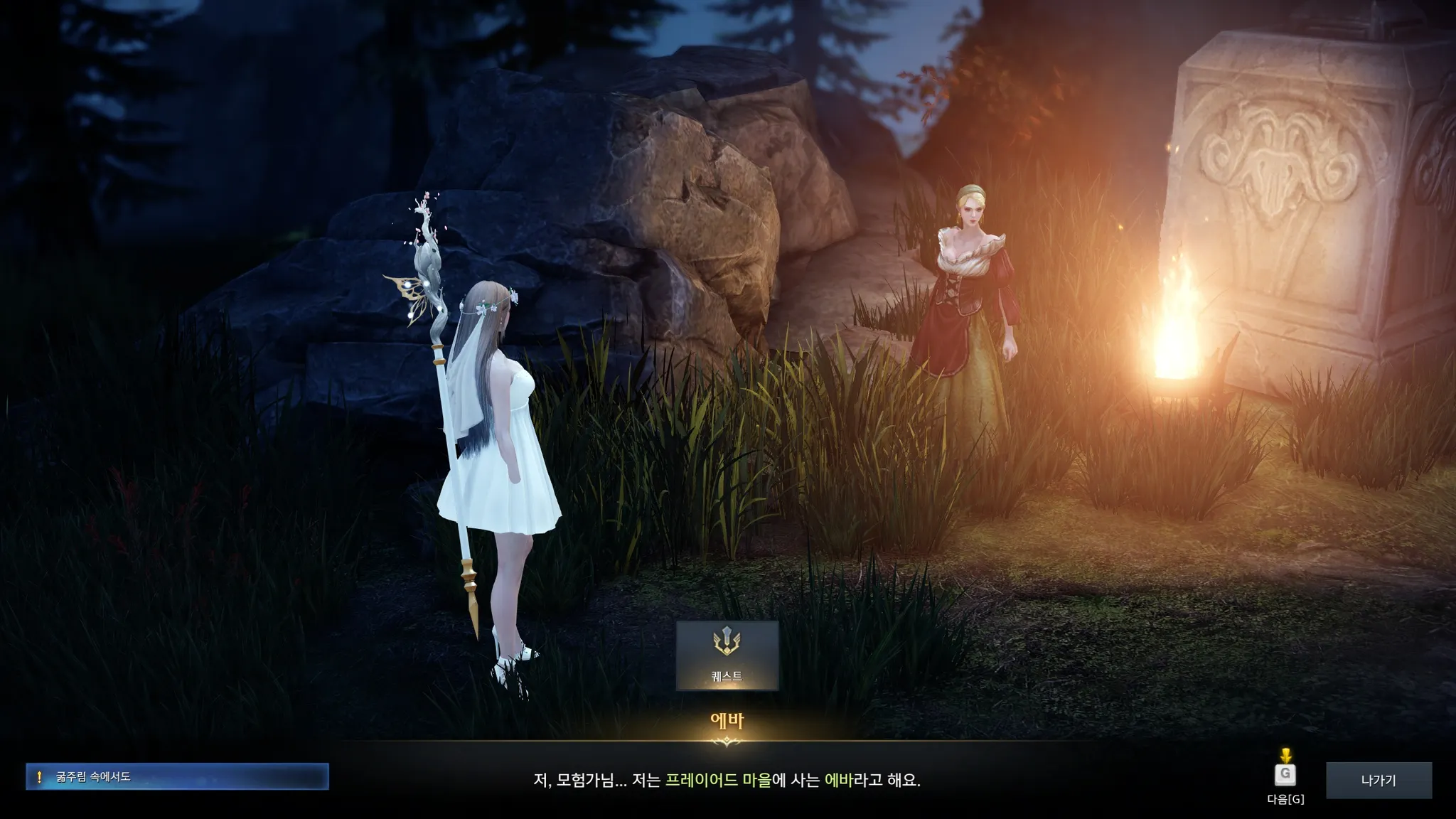Select the 굶주림 속에서도 quest entry
1456x819 pixels.
pos(177,776)
